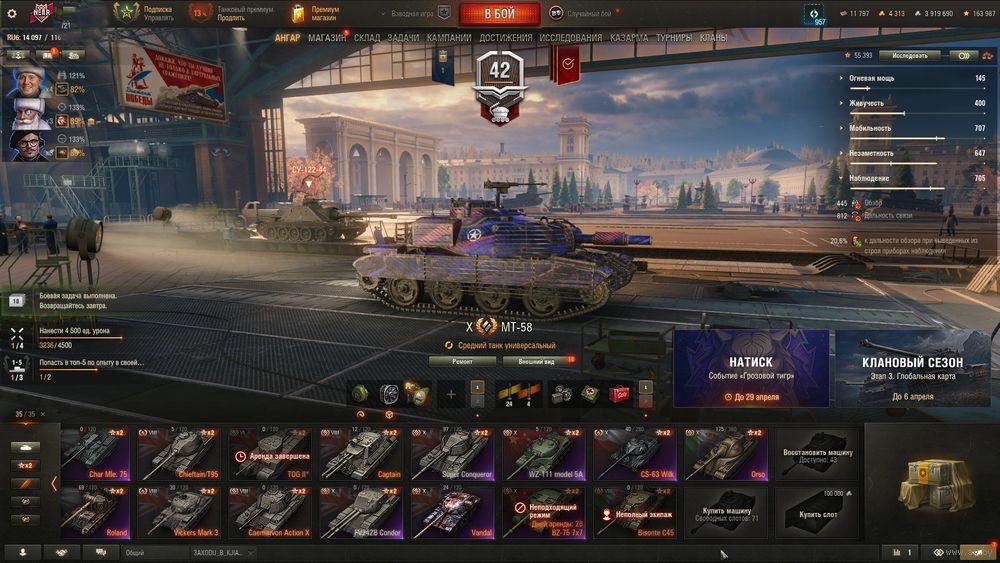Viewport: 1000px width, 563px height.
Task: Start battle with the В БОЙ button
Action: click(x=499, y=14)
